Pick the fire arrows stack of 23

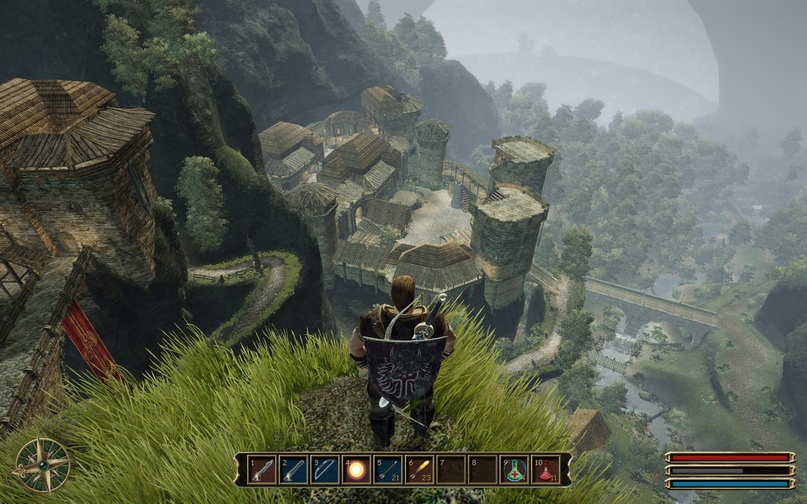(x=420, y=469)
